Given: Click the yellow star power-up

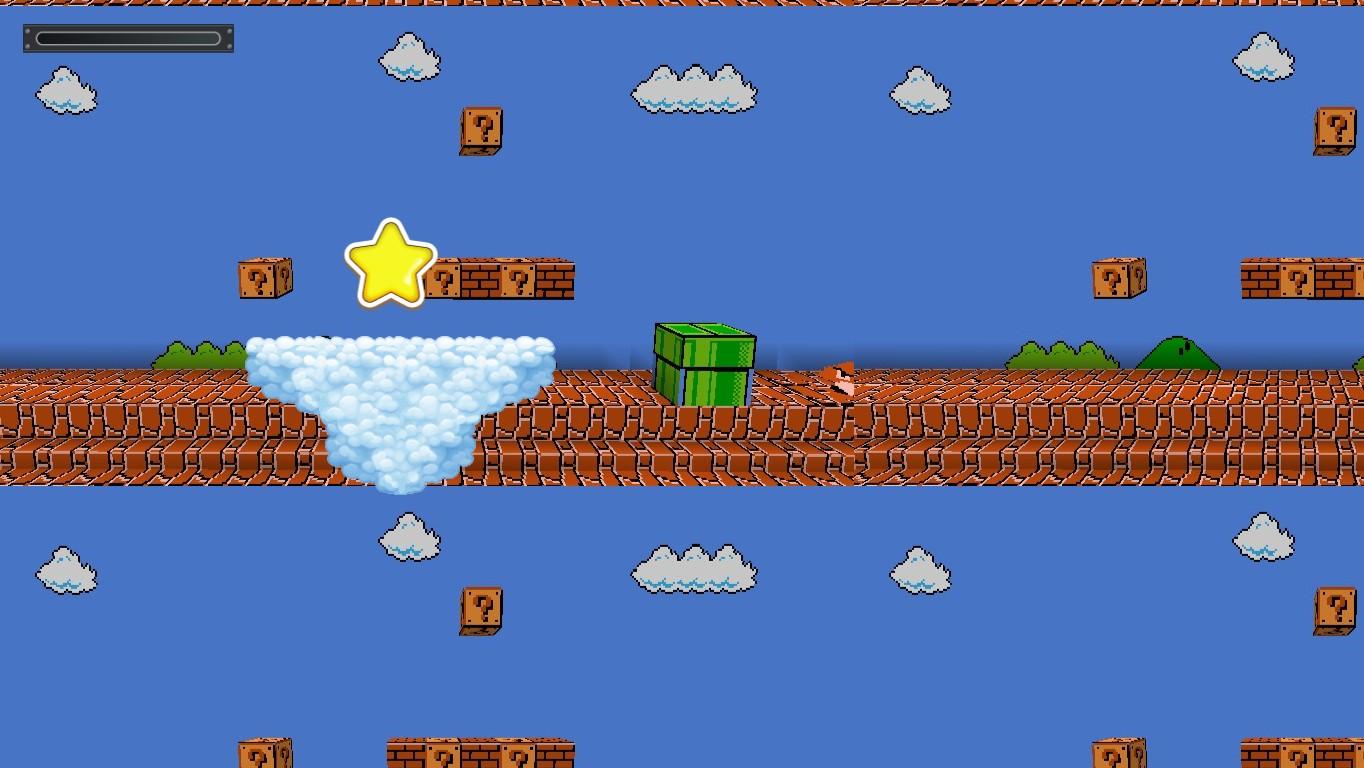Looking at the screenshot, I should [391, 262].
